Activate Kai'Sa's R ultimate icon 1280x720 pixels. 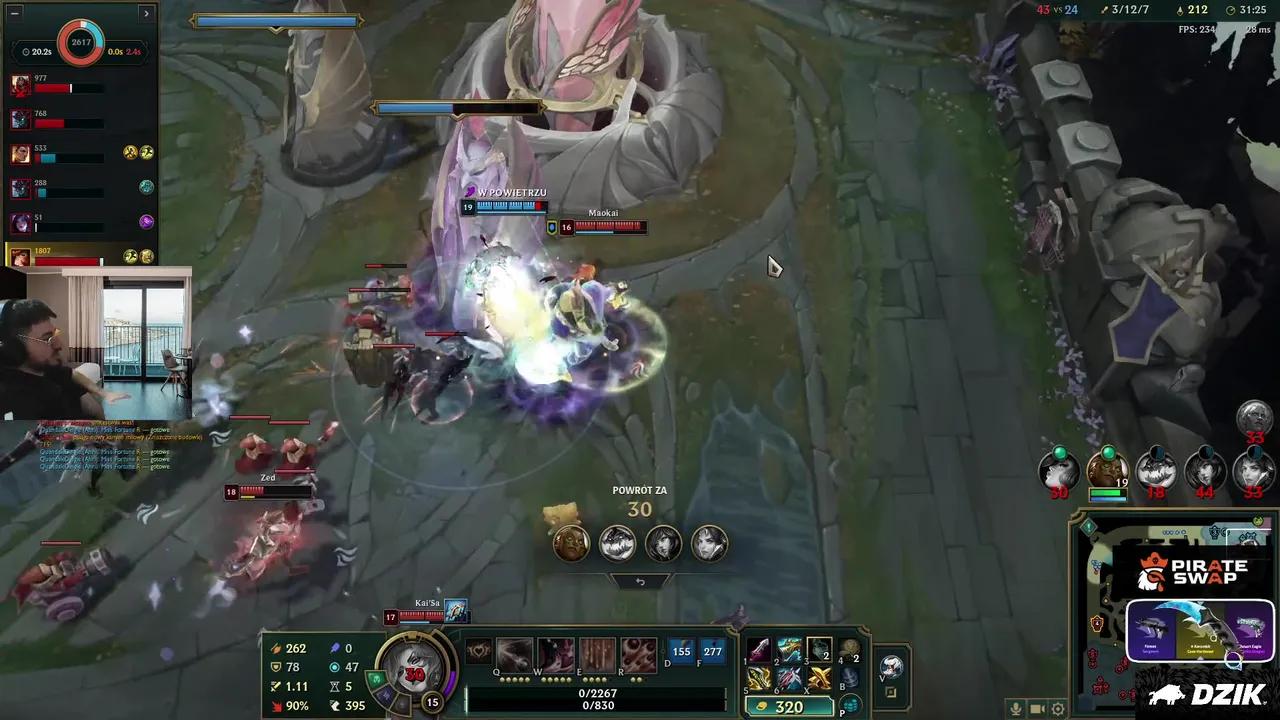[x=637, y=651]
